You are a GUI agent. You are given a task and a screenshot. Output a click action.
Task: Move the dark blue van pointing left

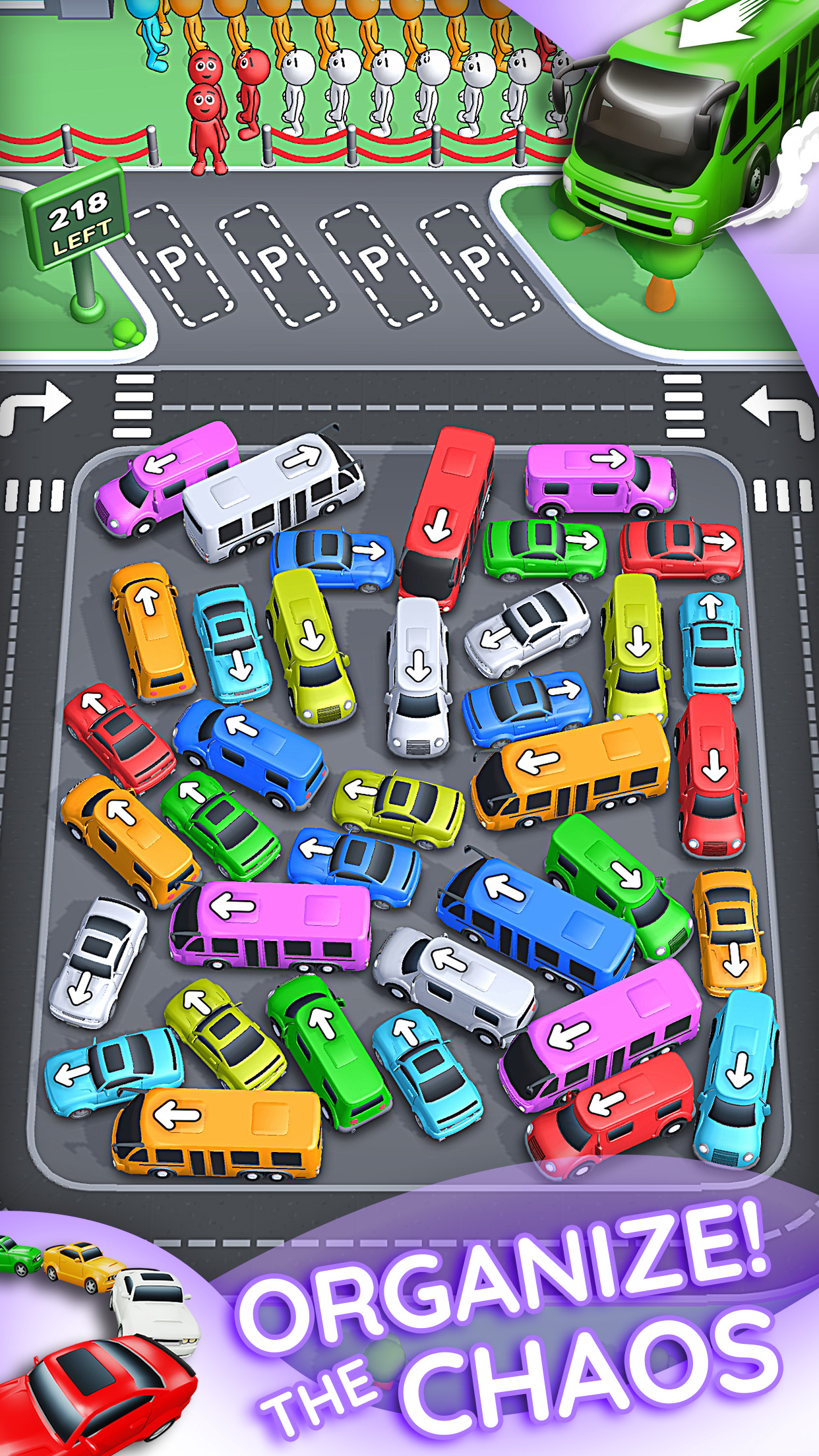point(251,753)
